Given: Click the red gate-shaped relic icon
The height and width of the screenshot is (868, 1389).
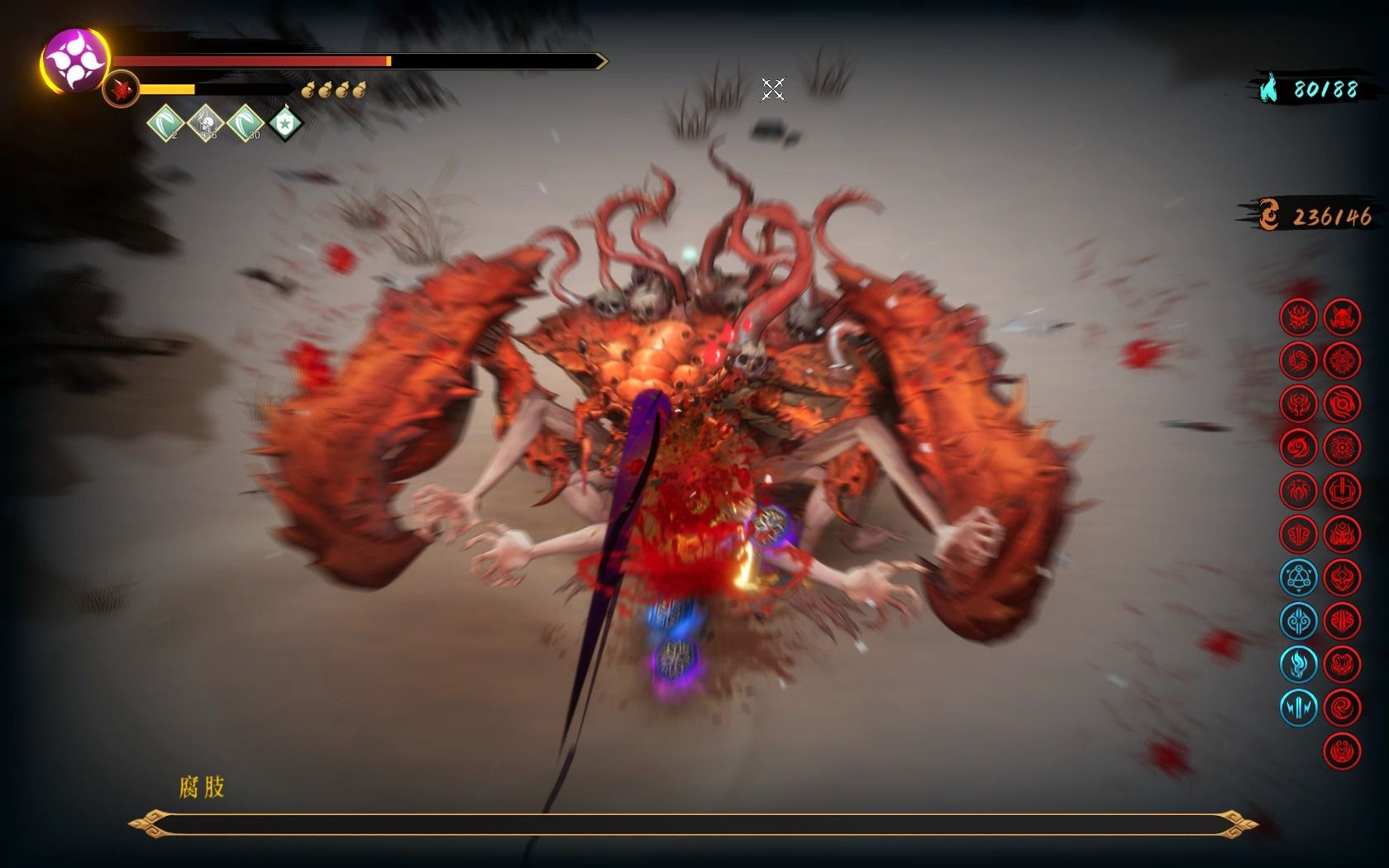Looking at the screenshot, I should (x=1342, y=490).
